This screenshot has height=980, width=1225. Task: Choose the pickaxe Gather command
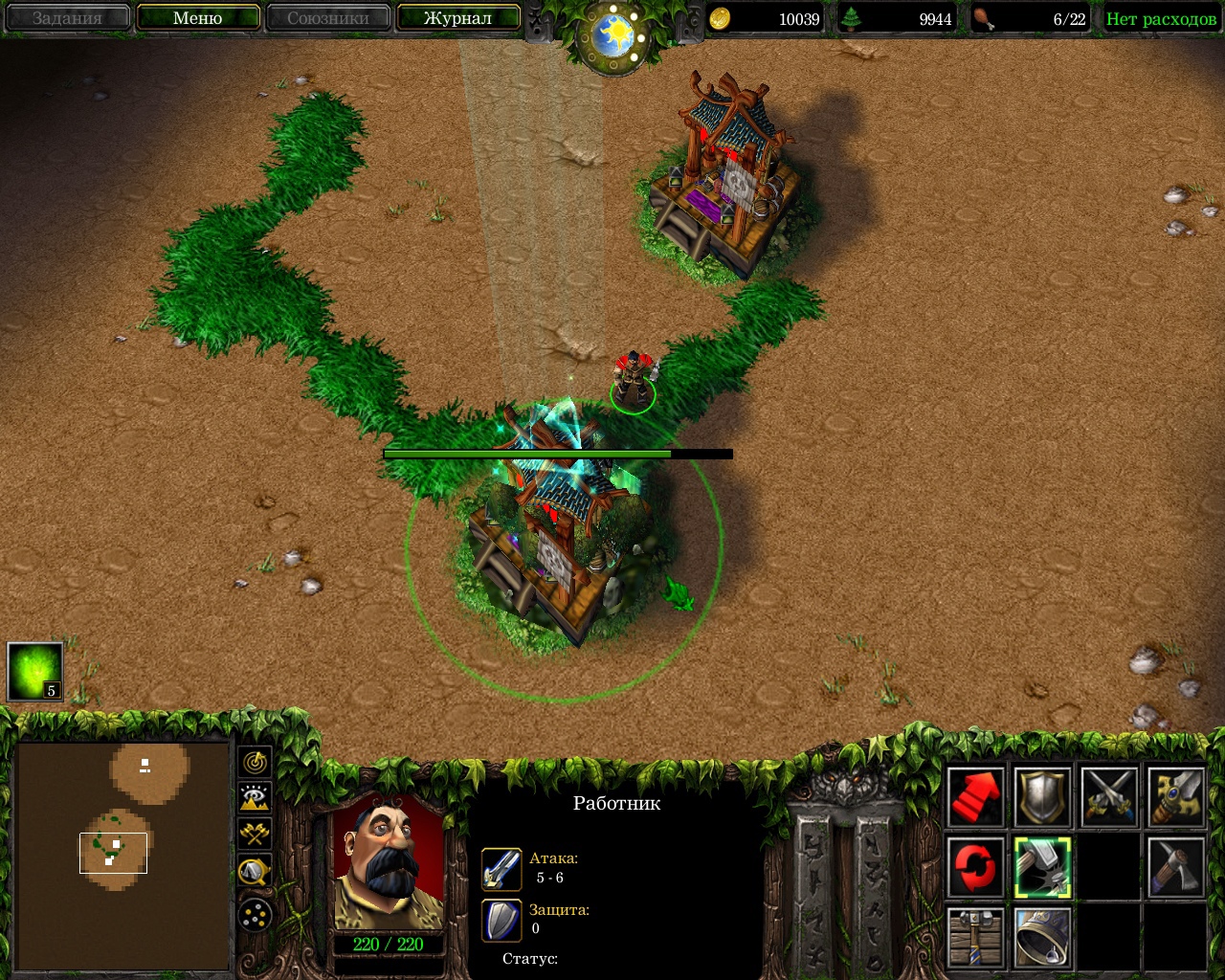(x=1175, y=867)
